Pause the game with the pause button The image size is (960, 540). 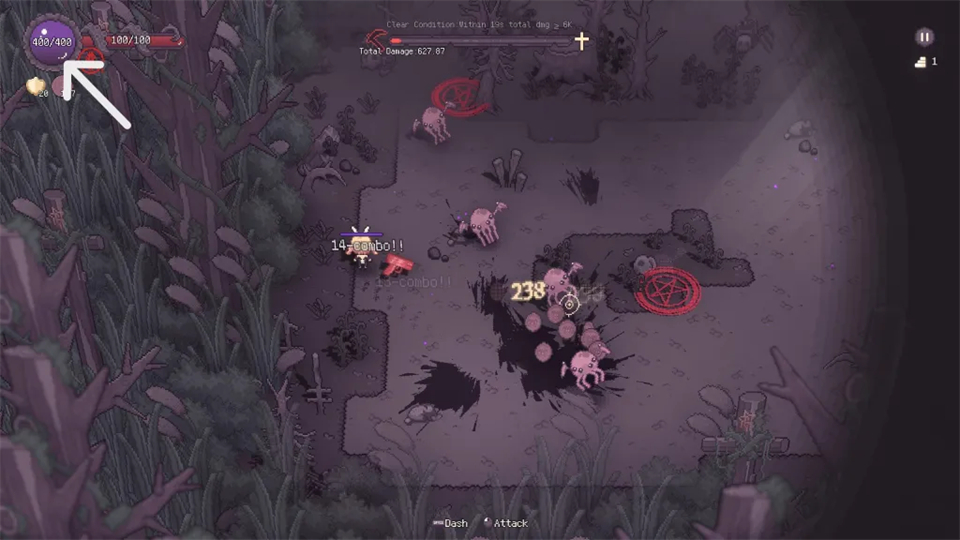click(x=924, y=37)
